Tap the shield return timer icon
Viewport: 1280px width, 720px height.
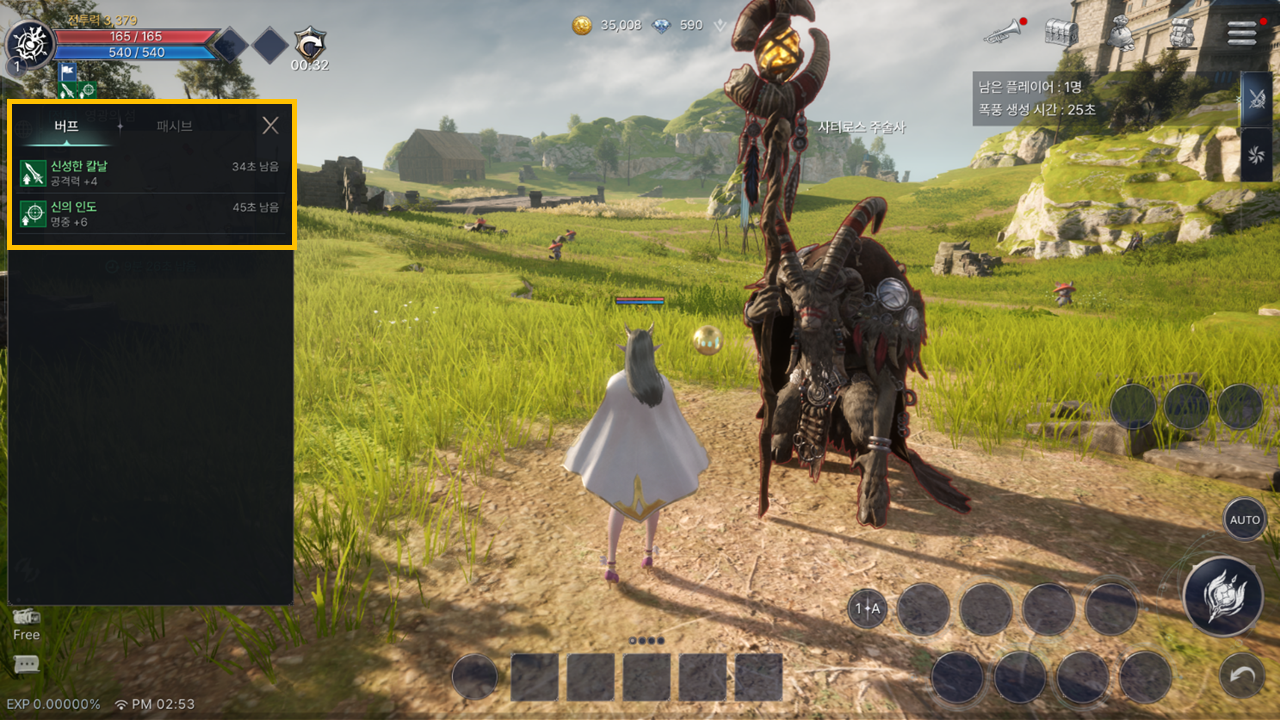309,45
